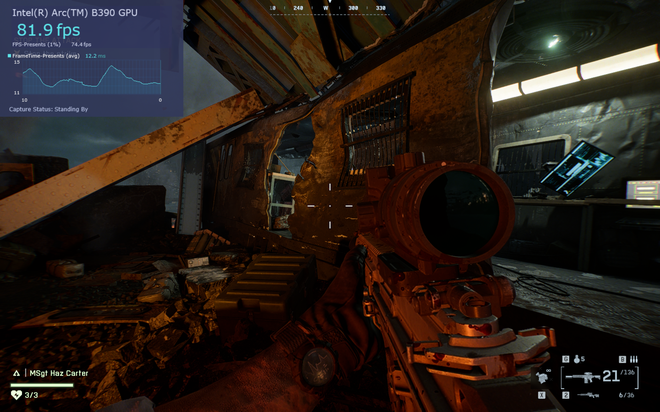Select the primary assault rifle weapon icon
Viewport: 660px width, 412px height.
pos(581,378)
